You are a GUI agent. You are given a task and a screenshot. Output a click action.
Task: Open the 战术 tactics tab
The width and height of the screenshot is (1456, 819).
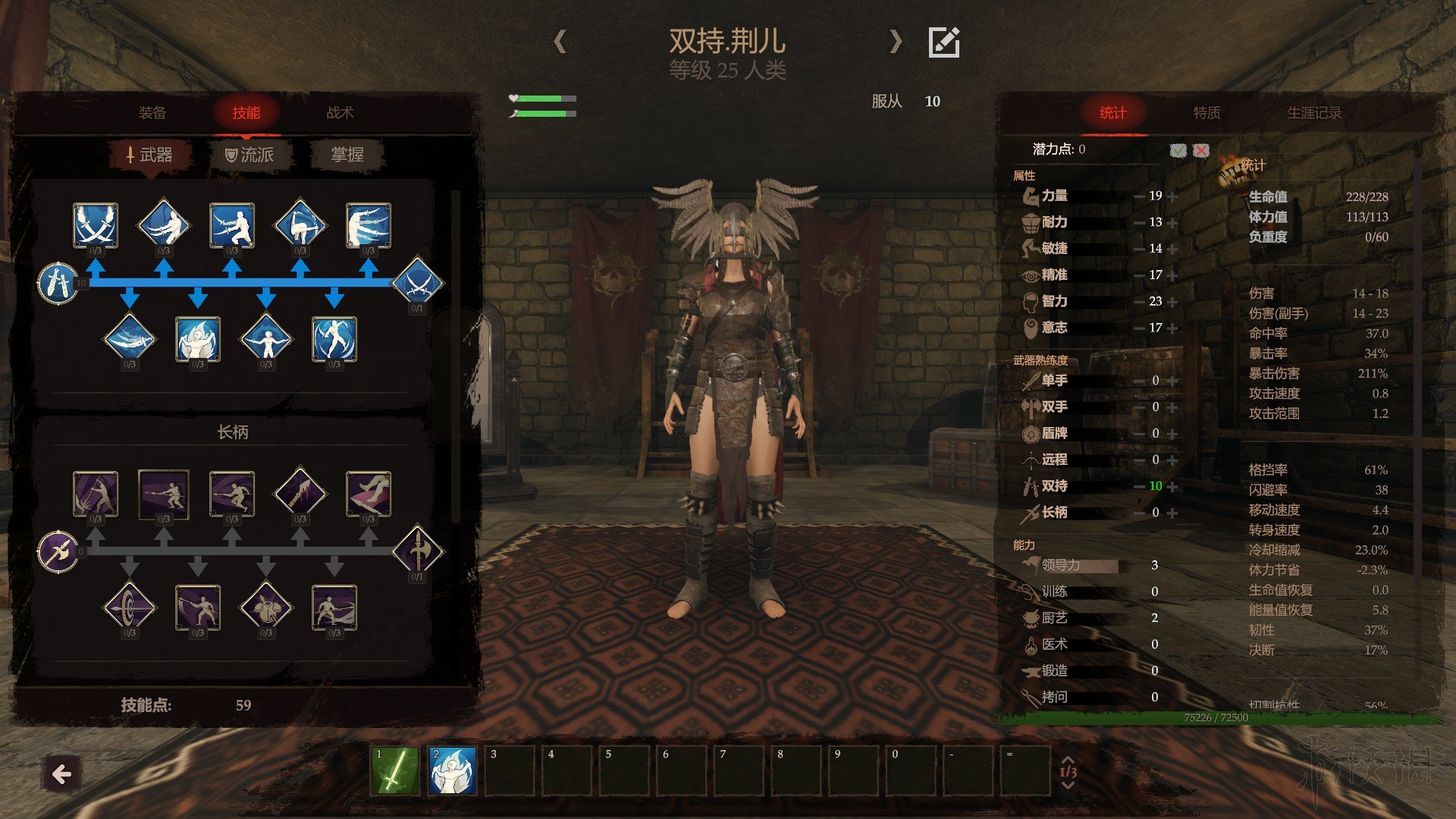340,113
